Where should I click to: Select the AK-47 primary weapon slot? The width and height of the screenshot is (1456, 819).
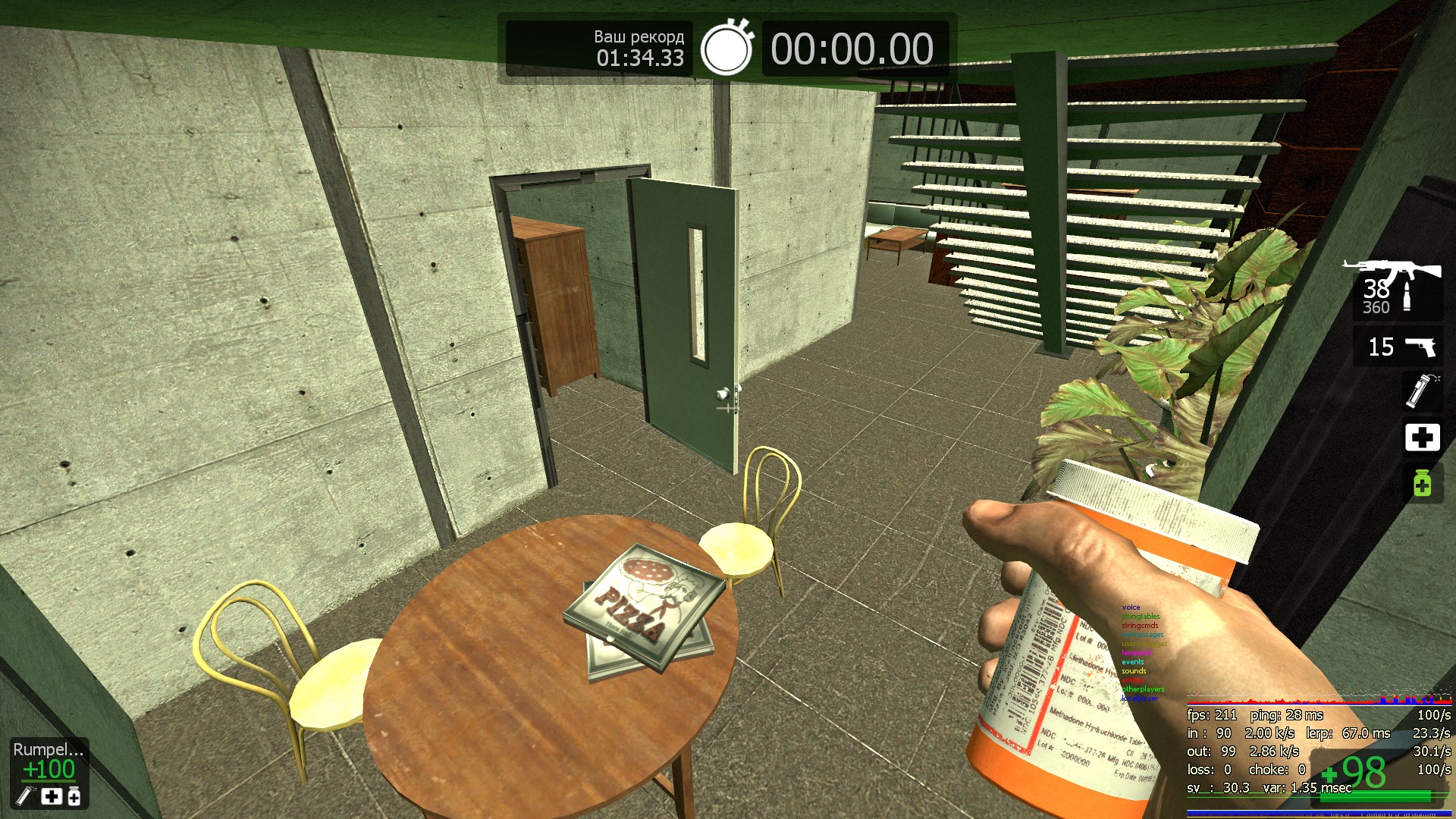[x=1396, y=288]
